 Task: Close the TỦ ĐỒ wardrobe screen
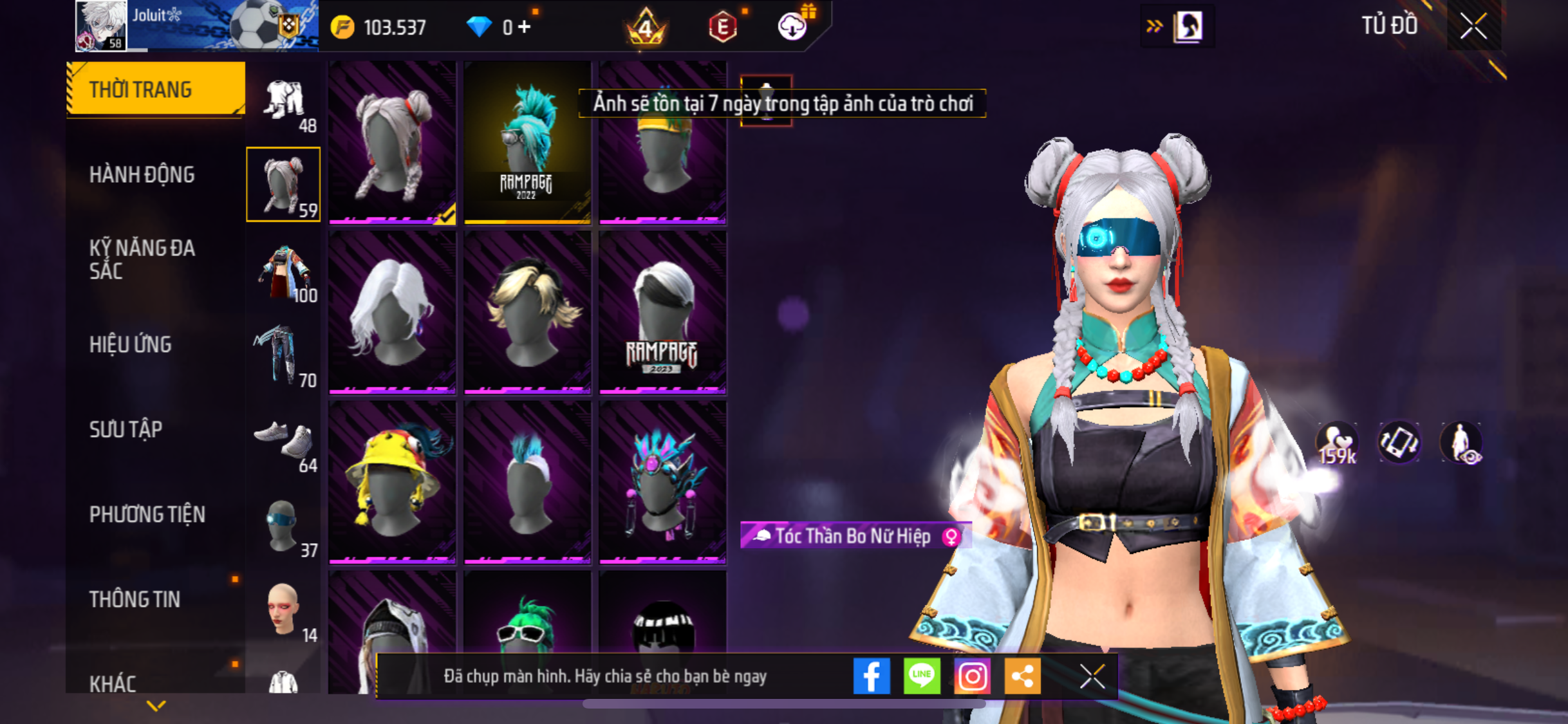coord(1473,26)
